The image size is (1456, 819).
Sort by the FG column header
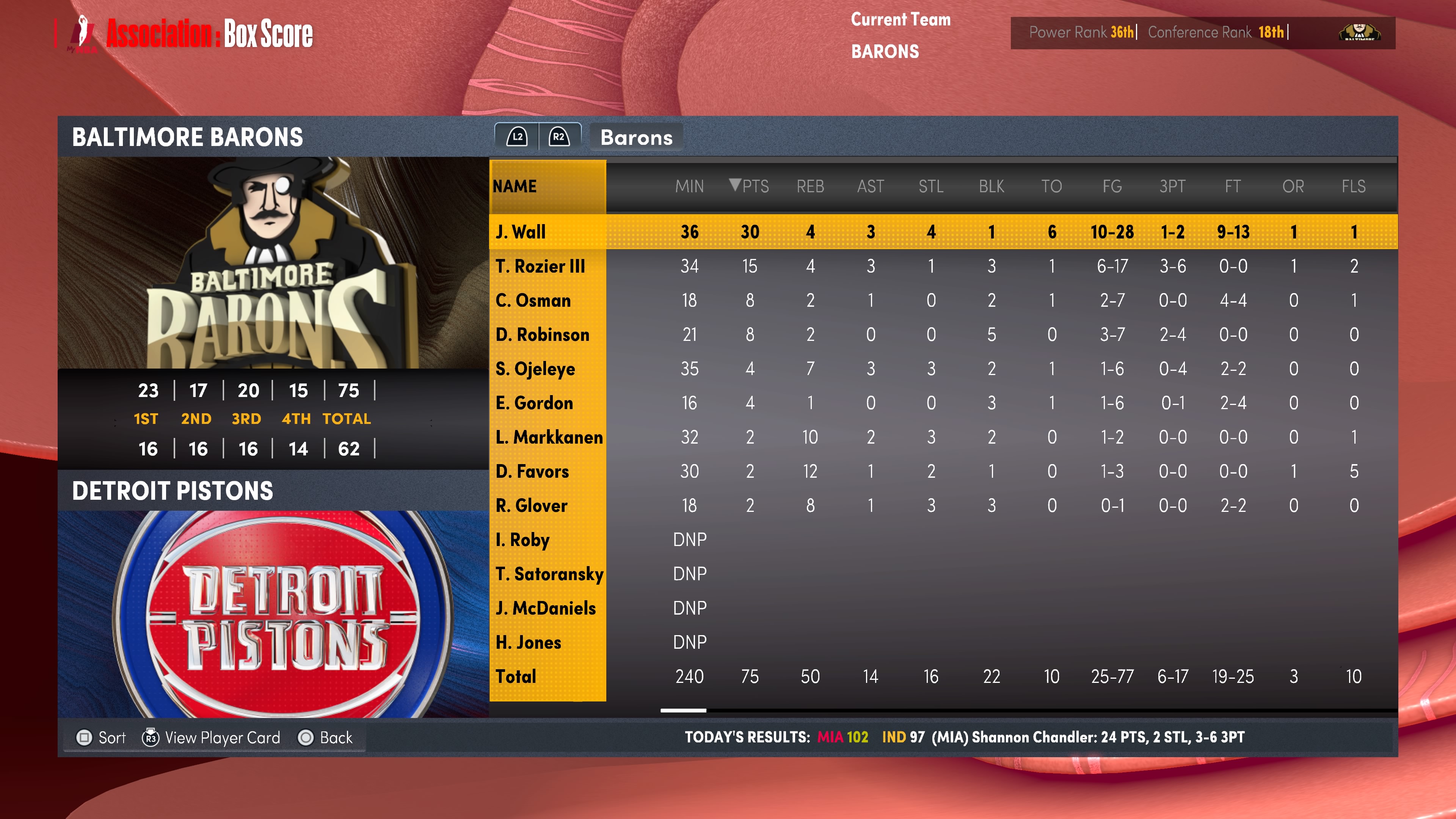coord(1112,186)
